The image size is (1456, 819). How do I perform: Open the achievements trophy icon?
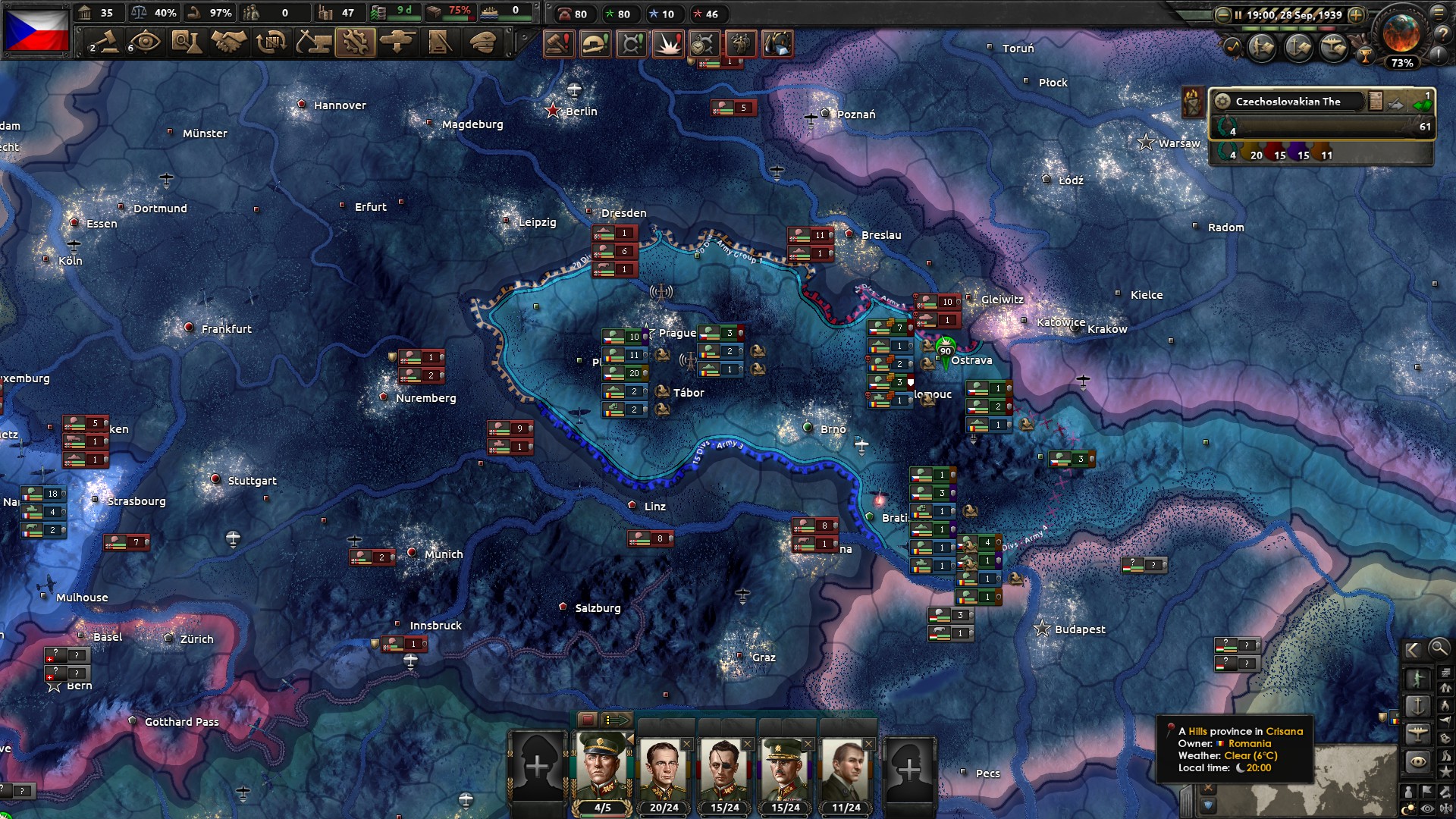1365,55
